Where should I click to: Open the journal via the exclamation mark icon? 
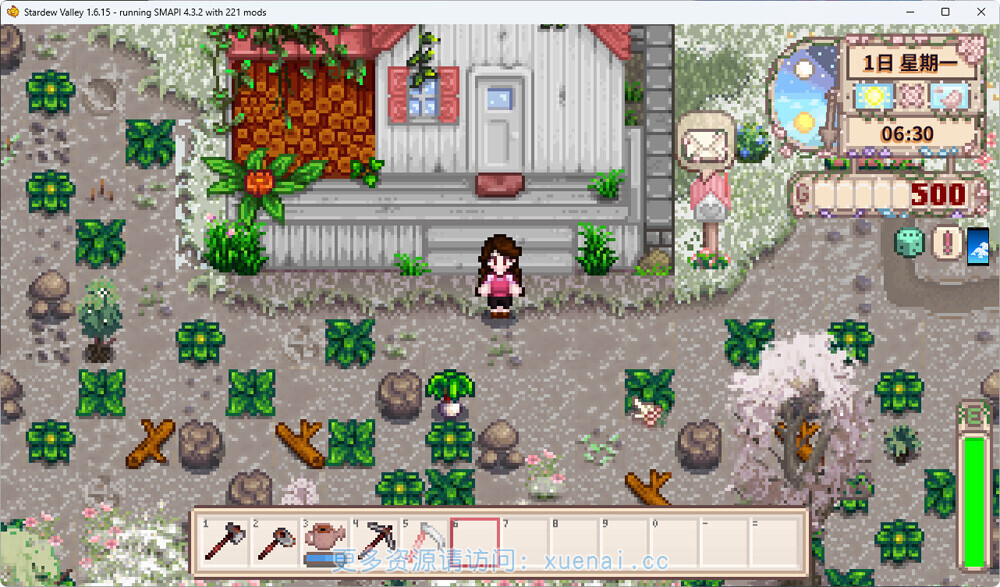[x=945, y=243]
